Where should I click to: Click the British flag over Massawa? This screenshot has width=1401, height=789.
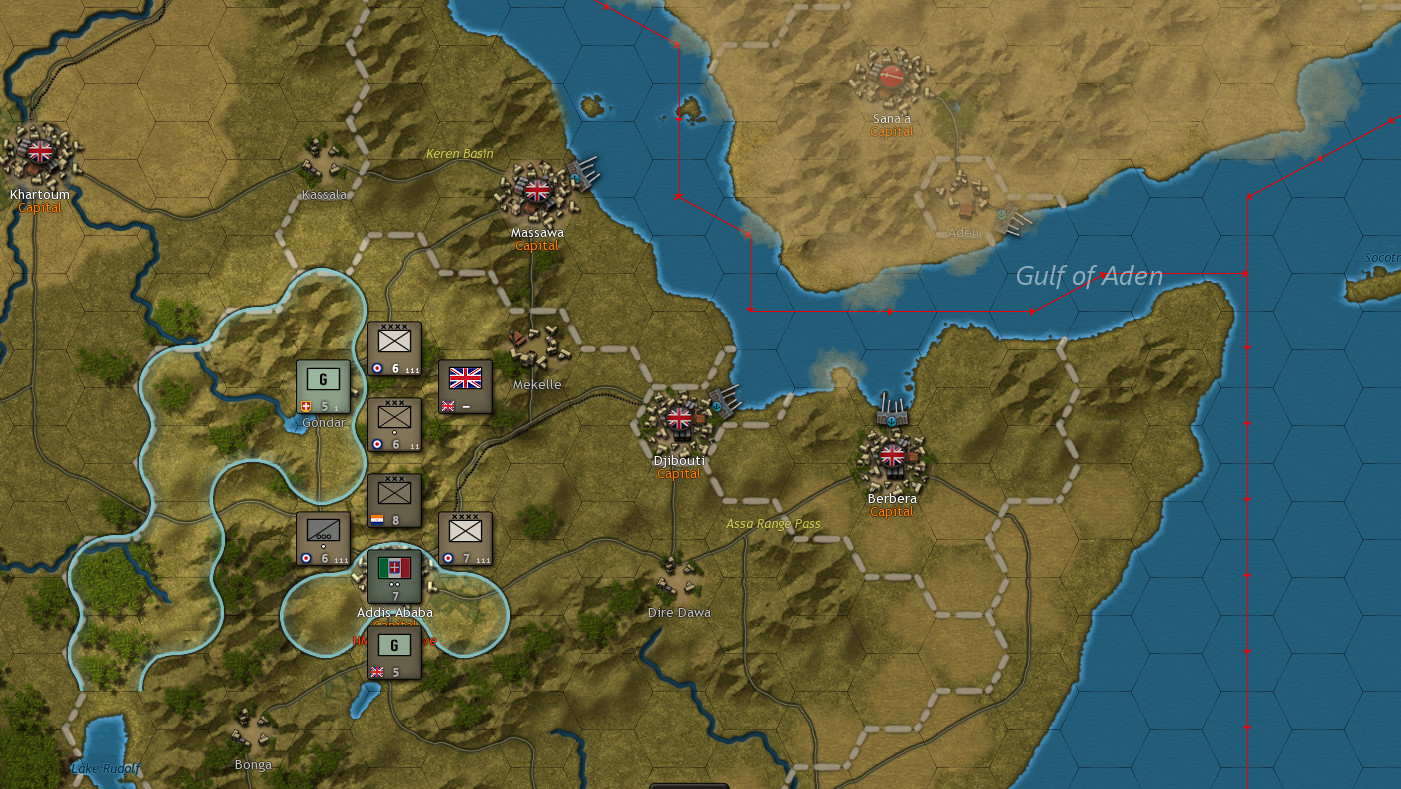536,188
